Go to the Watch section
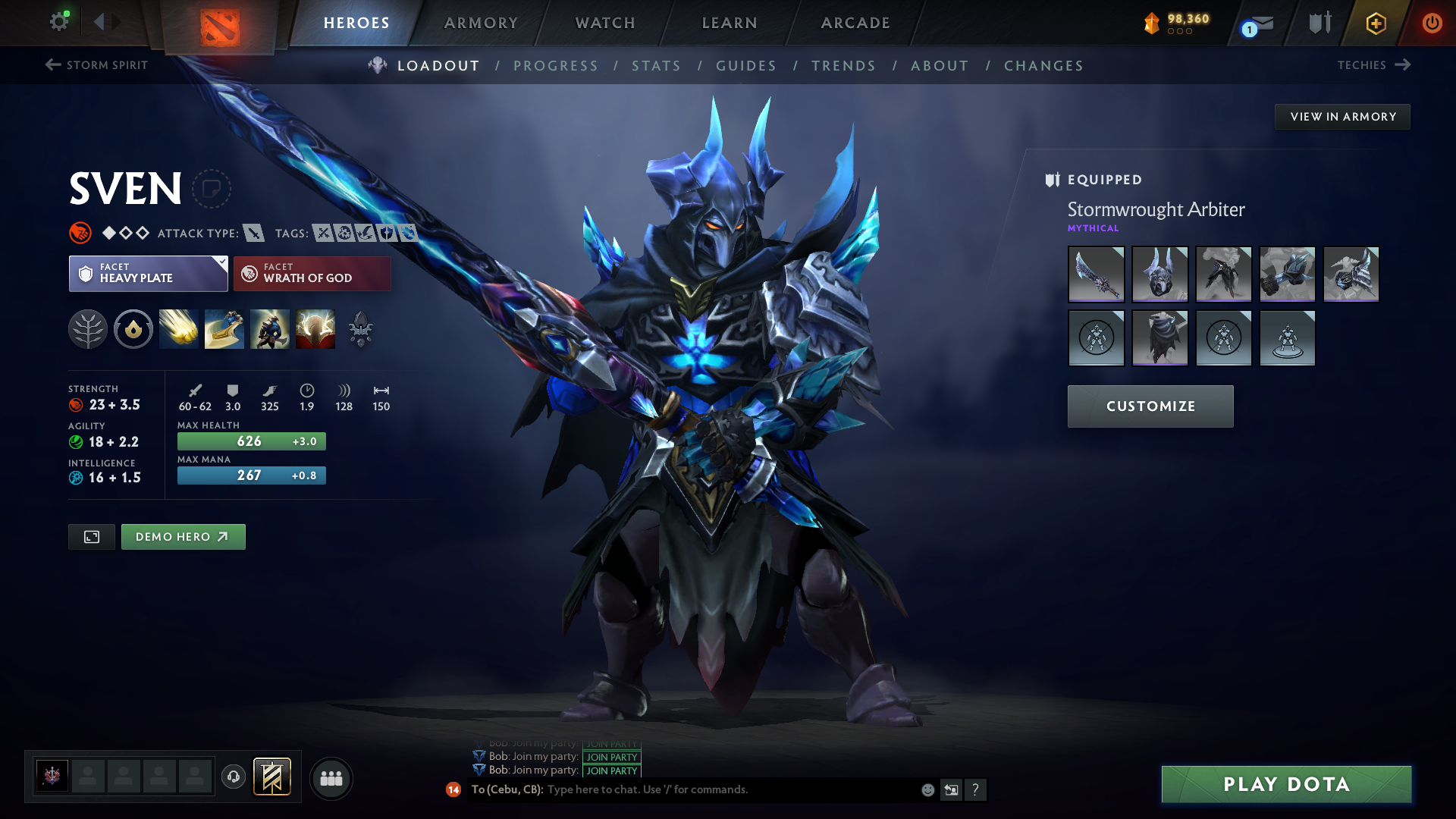Image resolution: width=1456 pixels, height=819 pixels. [x=605, y=23]
